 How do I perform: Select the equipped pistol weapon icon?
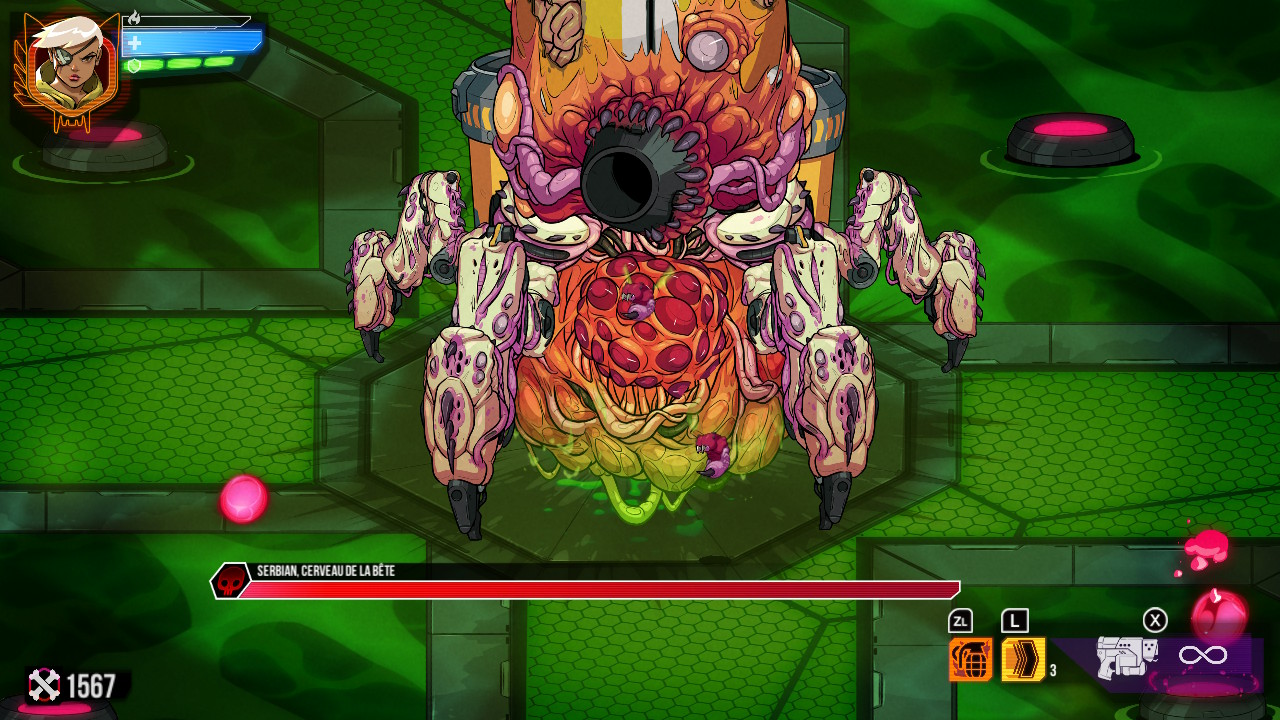pyautogui.click(x=1126, y=658)
